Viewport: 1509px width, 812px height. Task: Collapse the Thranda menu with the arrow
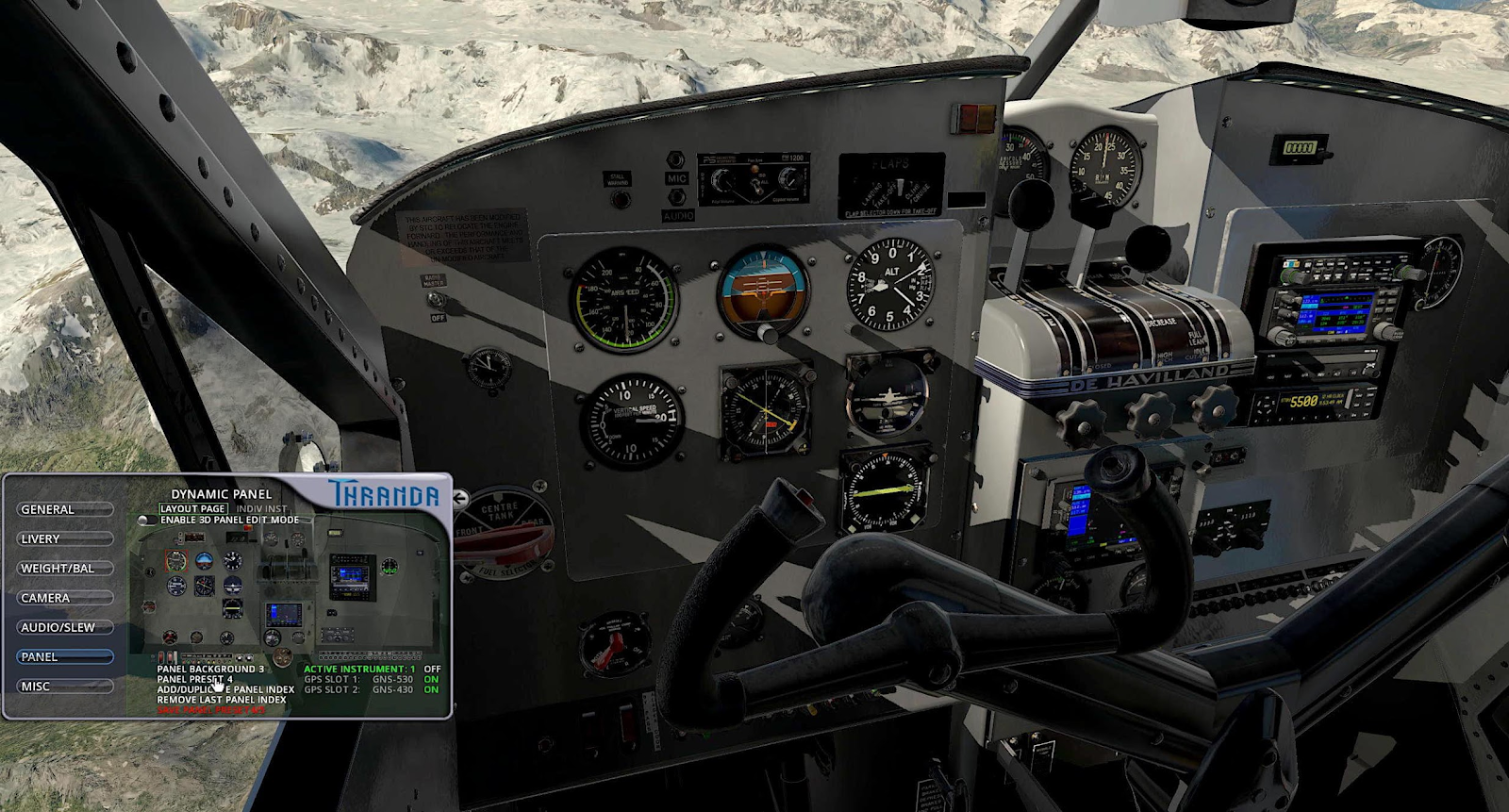[460, 498]
